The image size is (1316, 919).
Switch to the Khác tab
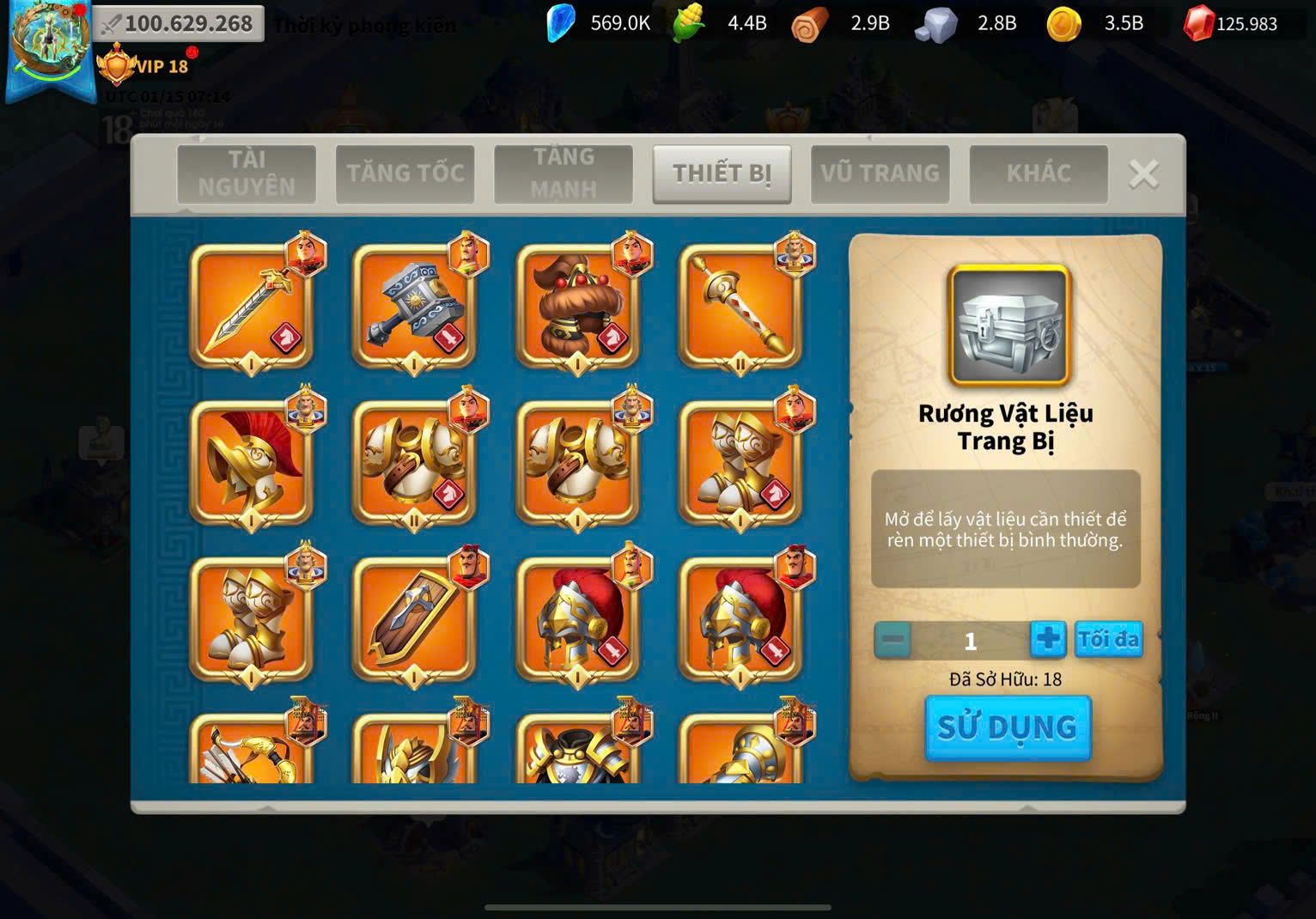coord(1039,173)
